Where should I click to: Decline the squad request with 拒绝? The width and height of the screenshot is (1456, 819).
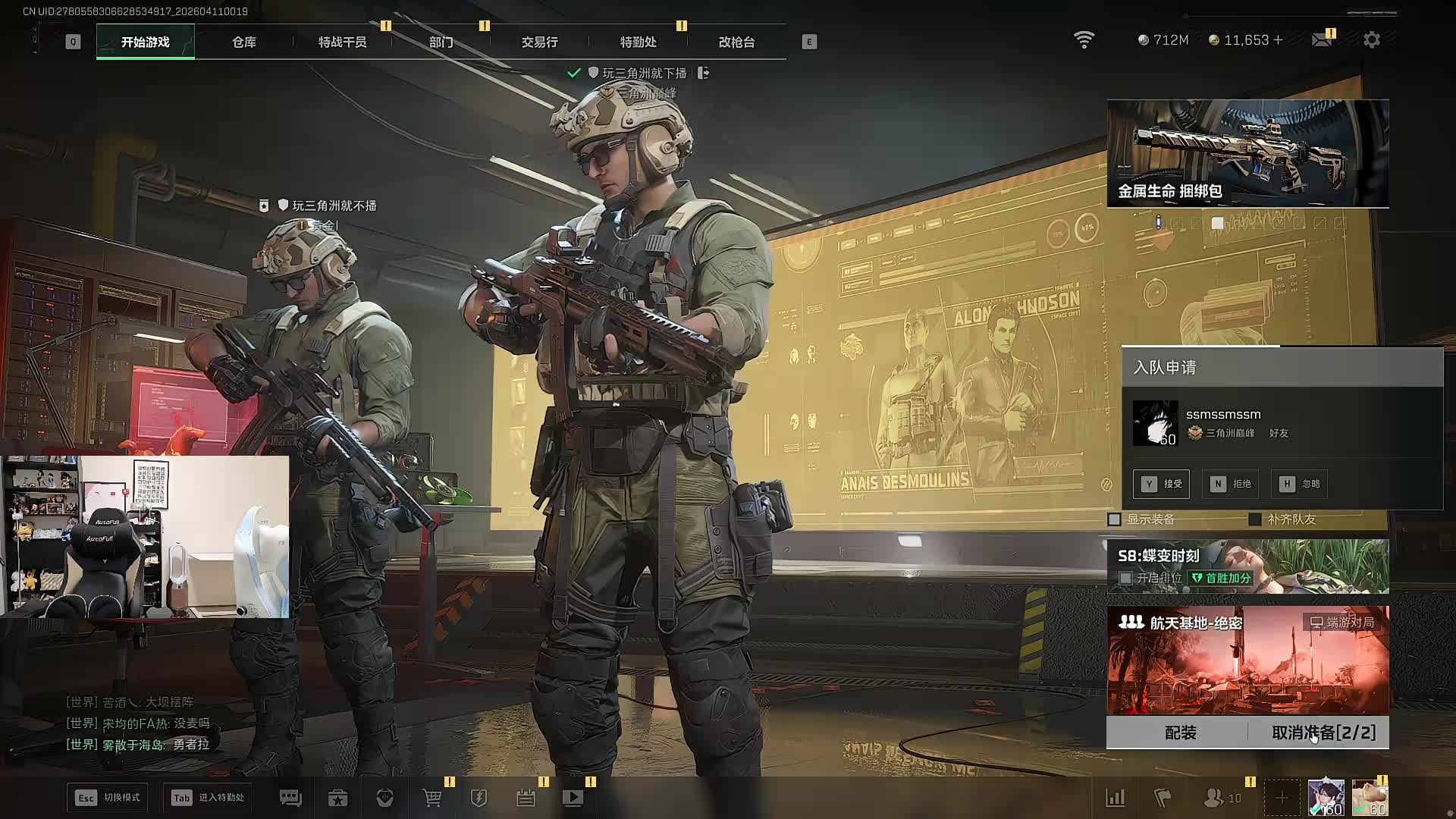tap(1230, 484)
